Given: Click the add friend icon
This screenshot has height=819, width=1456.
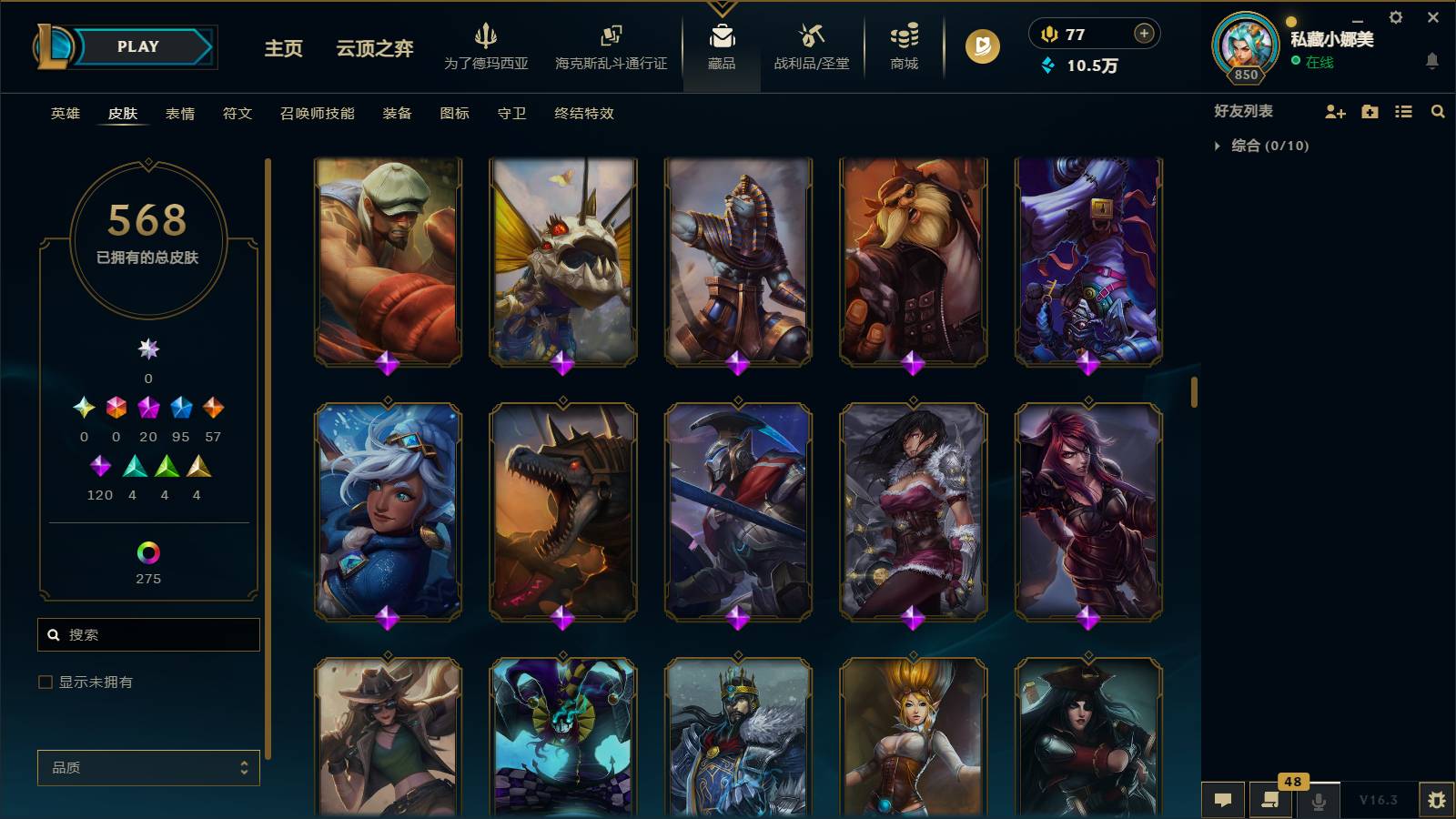Looking at the screenshot, I should tap(1334, 112).
